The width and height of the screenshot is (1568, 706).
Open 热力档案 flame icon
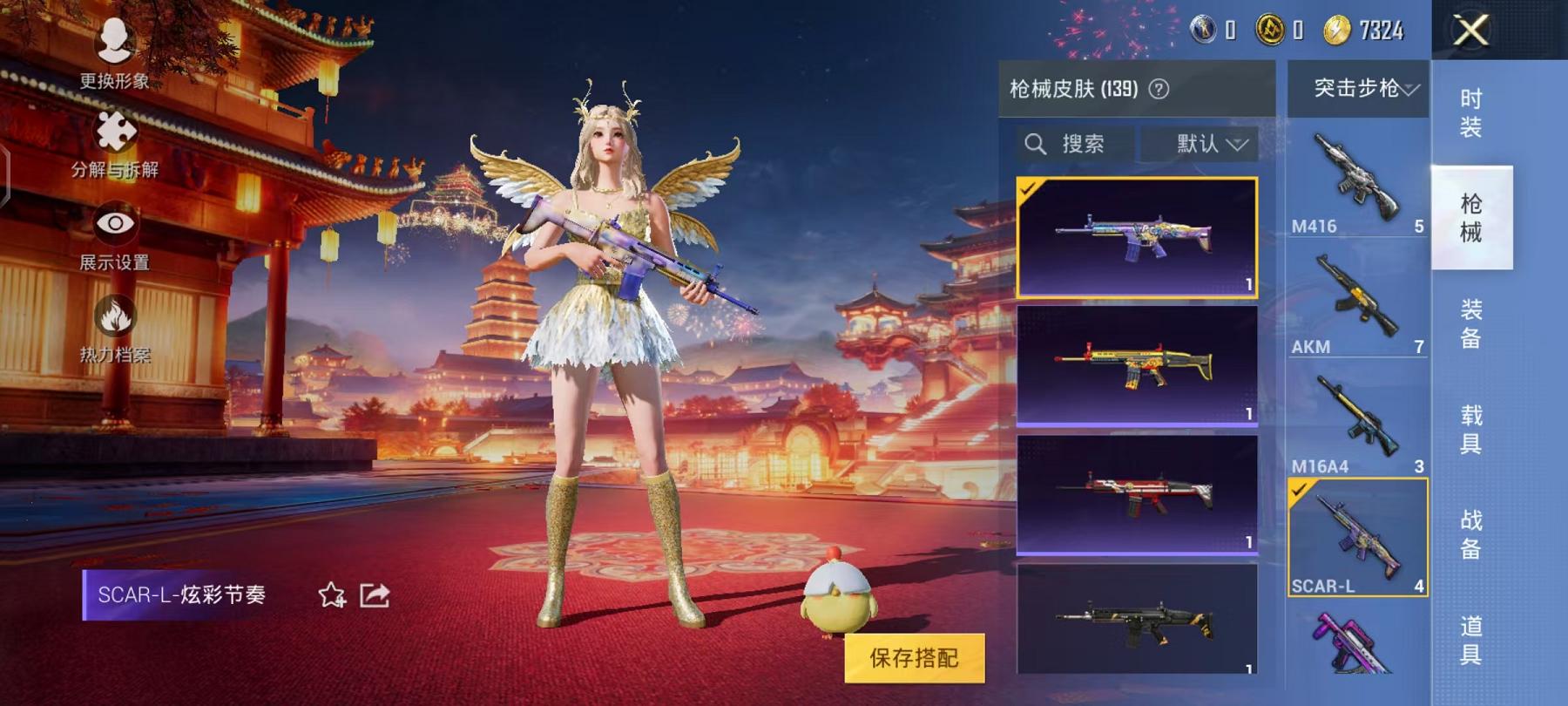[118, 314]
